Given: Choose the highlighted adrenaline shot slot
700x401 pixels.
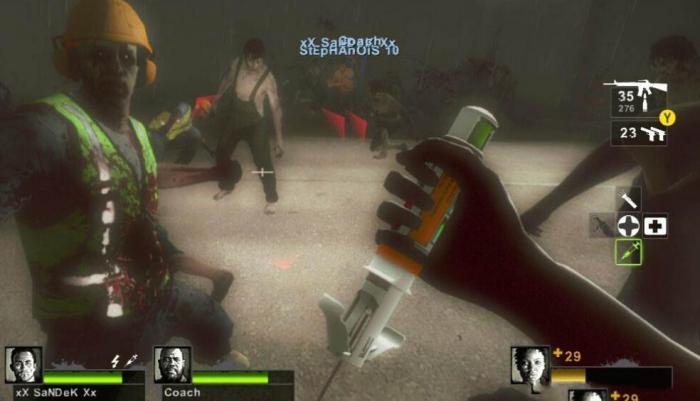Looking at the screenshot, I should [x=629, y=252].
